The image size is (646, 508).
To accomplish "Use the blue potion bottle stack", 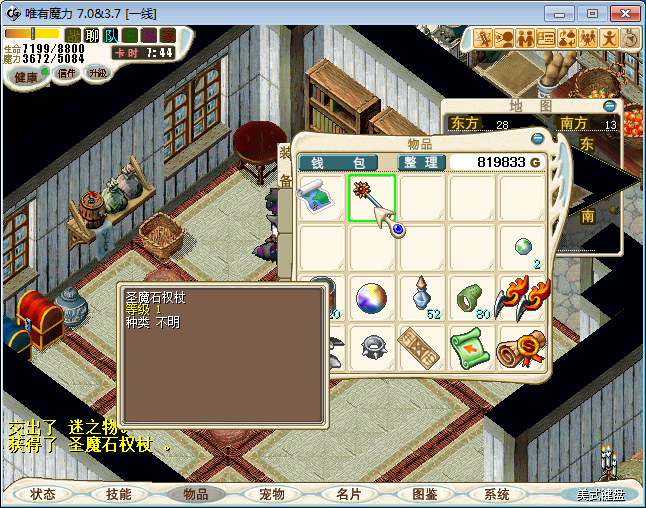I will (x=422, y=297).
